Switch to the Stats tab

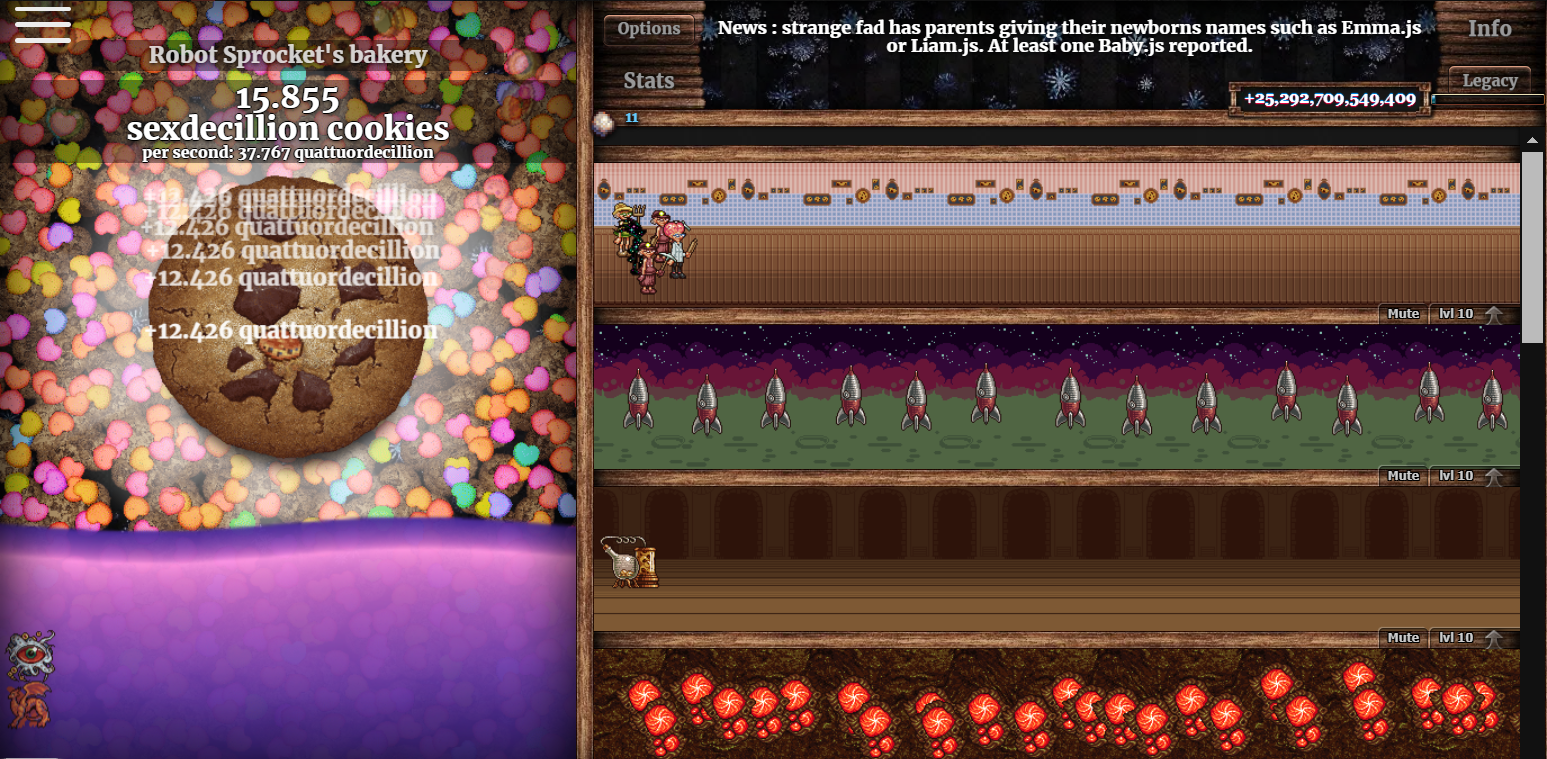[648, 80]
